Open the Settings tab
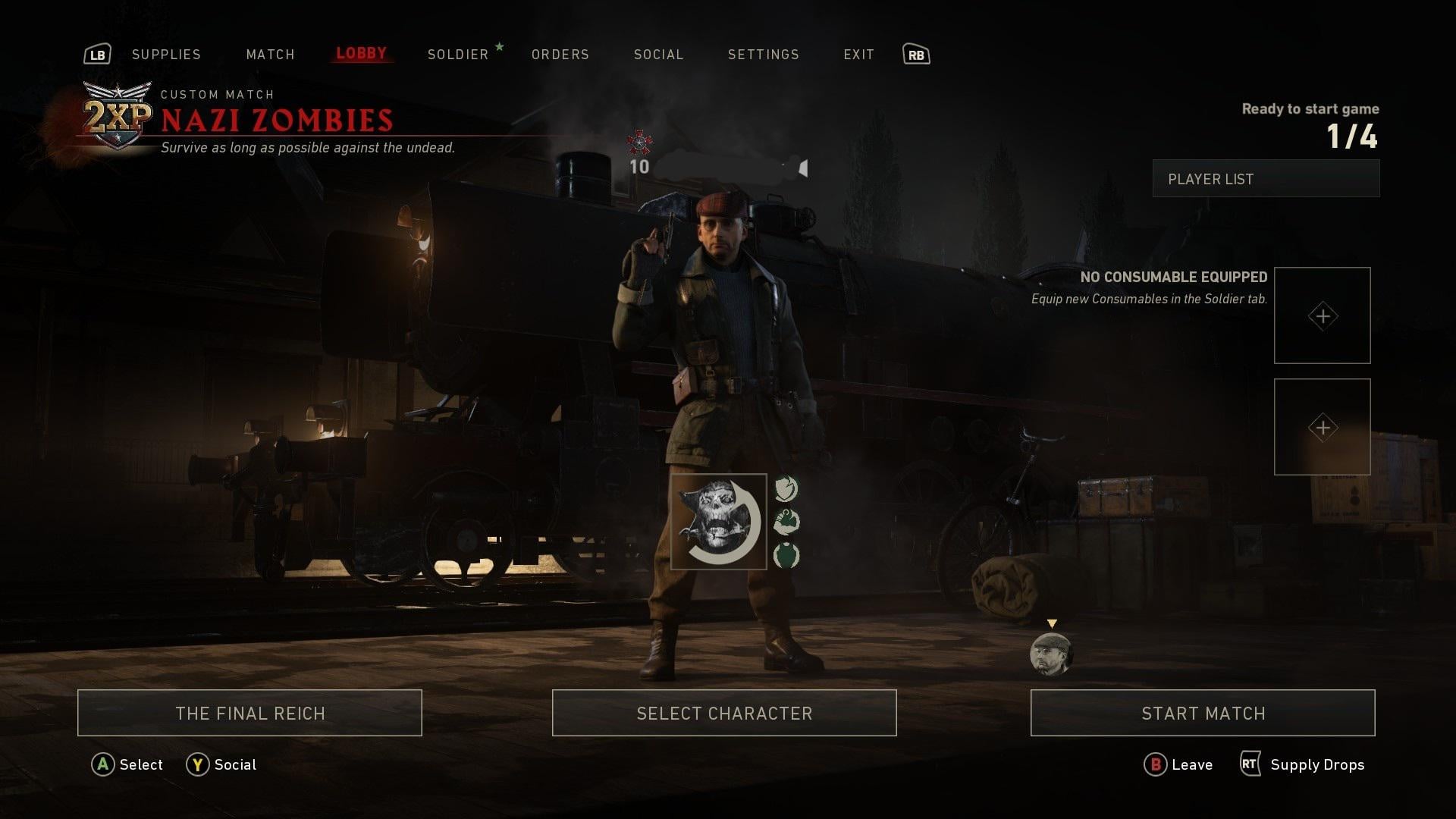Image resolution: width=1456 pixels, height=819 pixels. point(763,55)
